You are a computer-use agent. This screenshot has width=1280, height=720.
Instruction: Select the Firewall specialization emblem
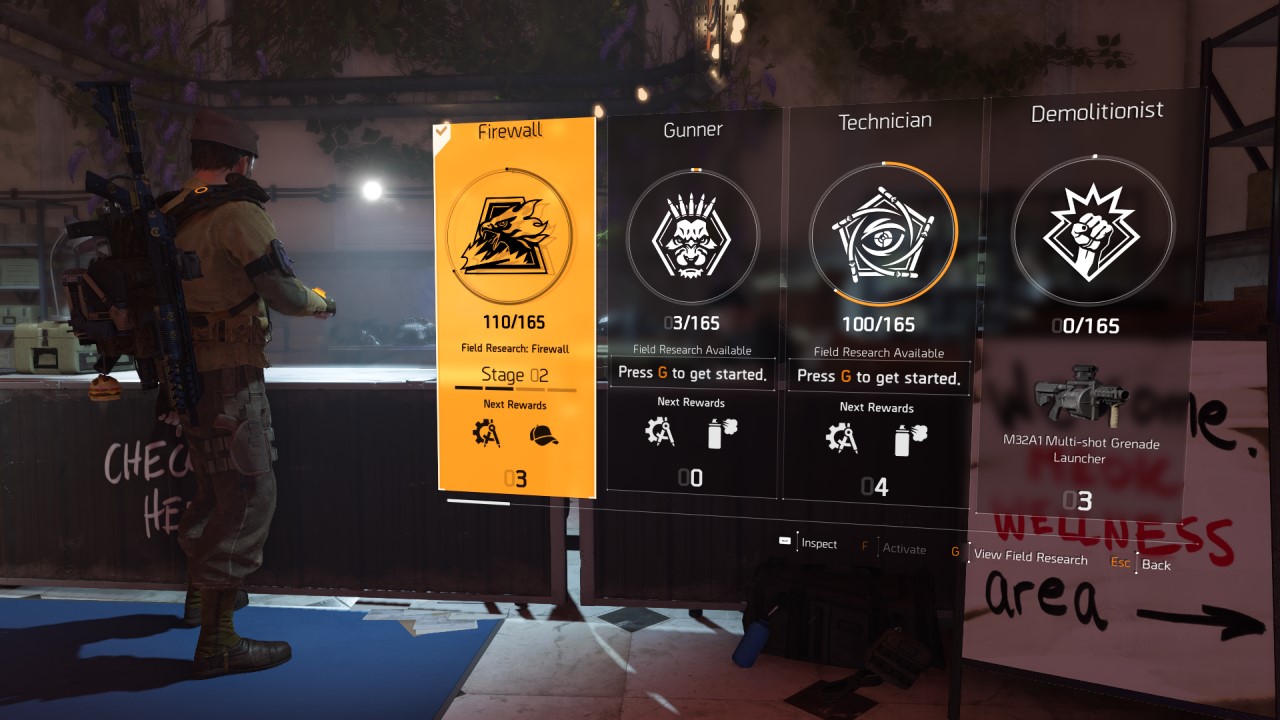514,235
